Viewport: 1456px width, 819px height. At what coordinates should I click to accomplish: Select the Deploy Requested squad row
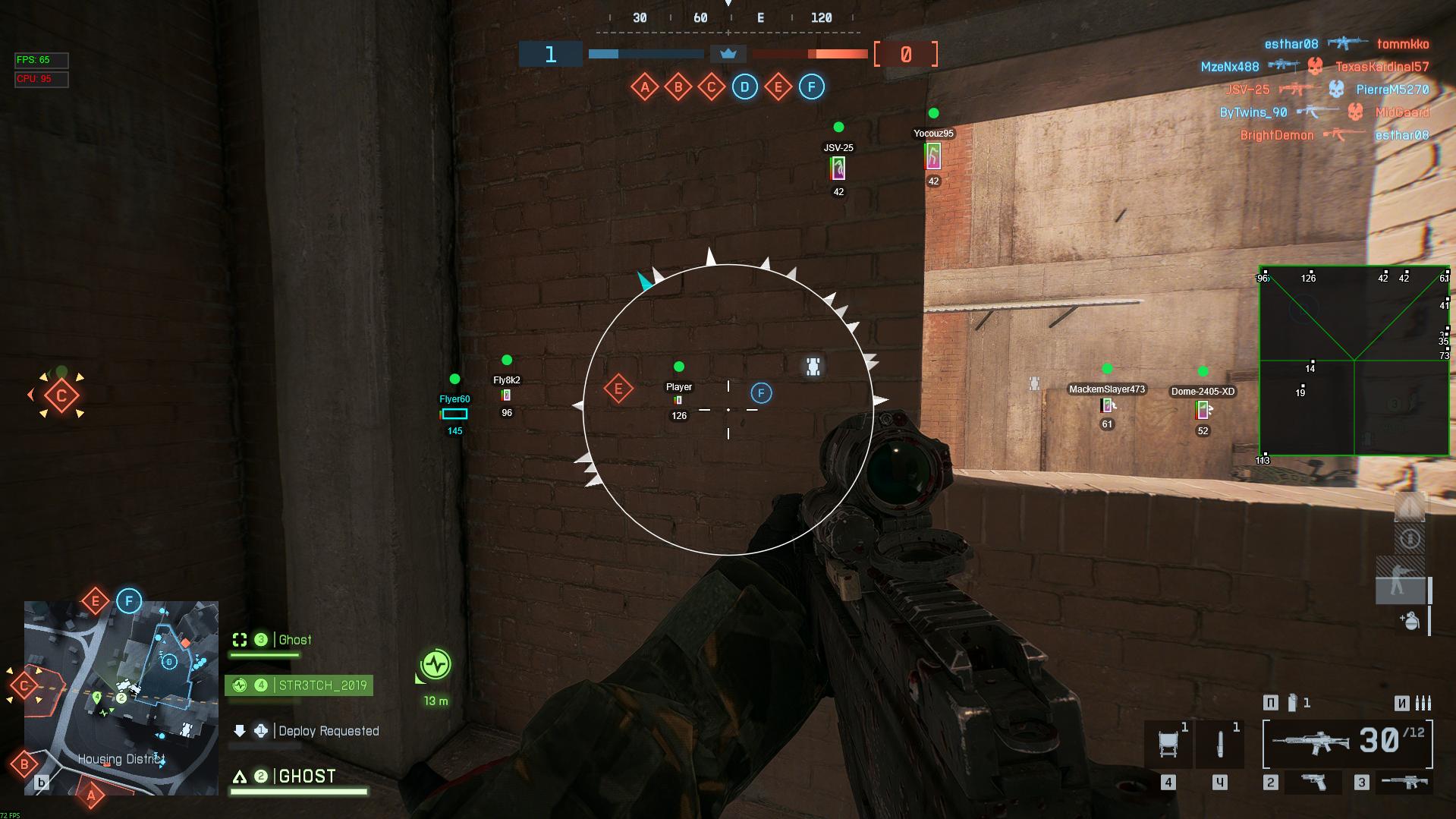pyautogui.click(x=305, y=731)
